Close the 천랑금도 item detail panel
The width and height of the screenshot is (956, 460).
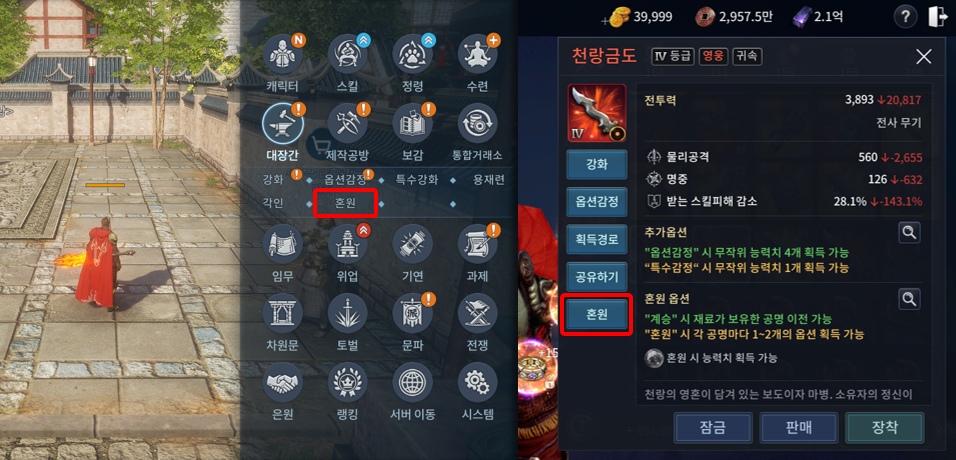coord(923,57)
